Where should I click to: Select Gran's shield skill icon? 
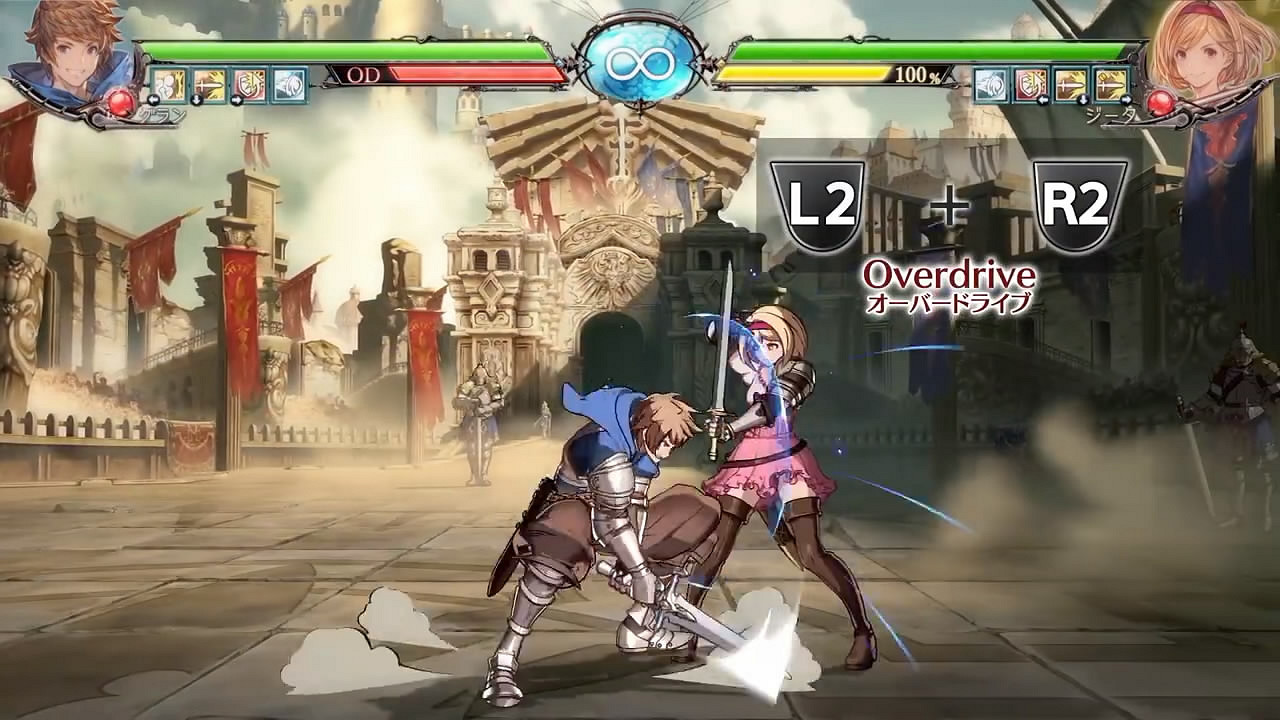coord(248,84)
